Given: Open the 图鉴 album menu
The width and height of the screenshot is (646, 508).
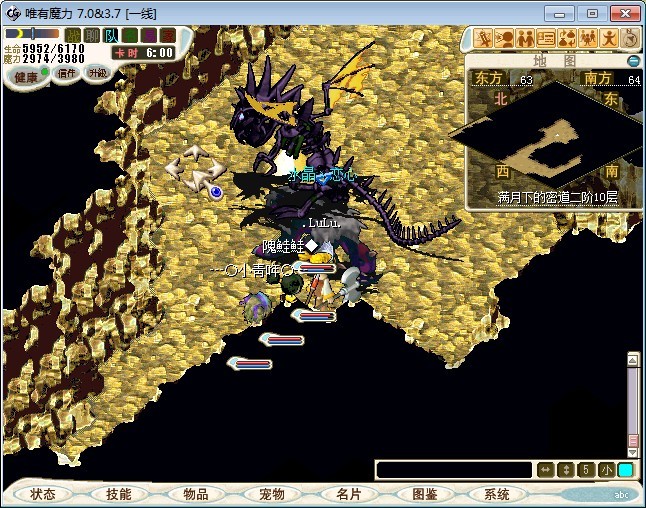Looking at the screenshot, I should [x=425, y=494].
